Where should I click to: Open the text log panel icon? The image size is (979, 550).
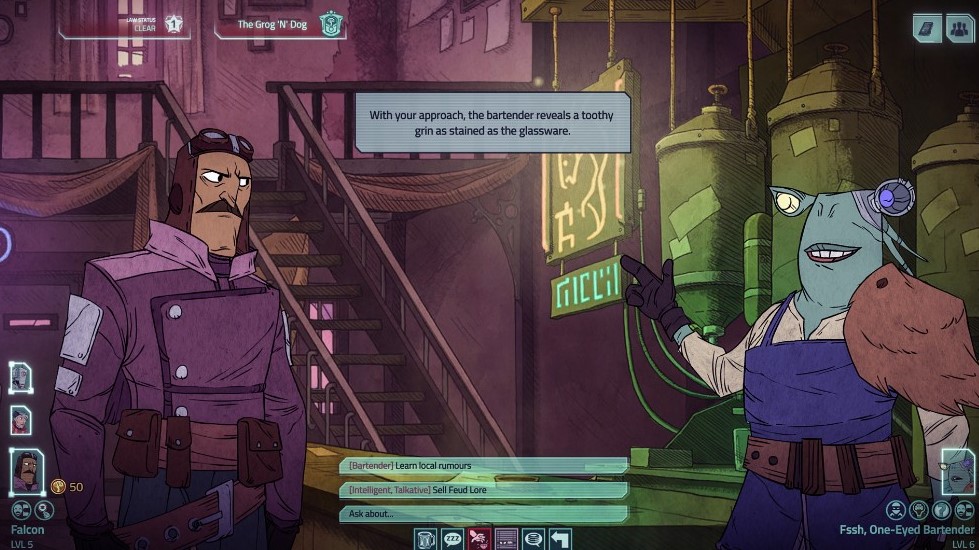[507, 539]
